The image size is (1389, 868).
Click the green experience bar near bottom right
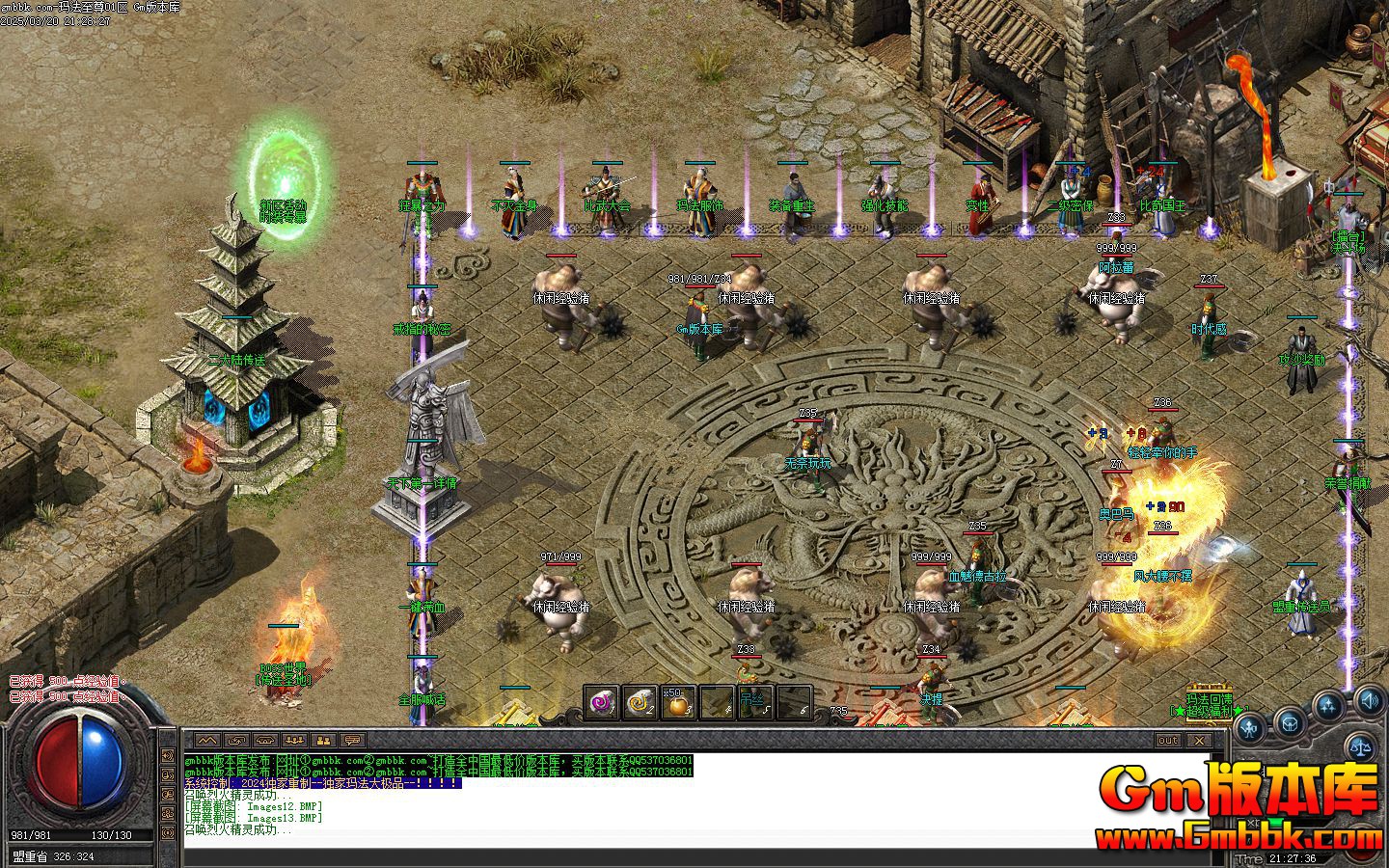tap(1276, 822)
